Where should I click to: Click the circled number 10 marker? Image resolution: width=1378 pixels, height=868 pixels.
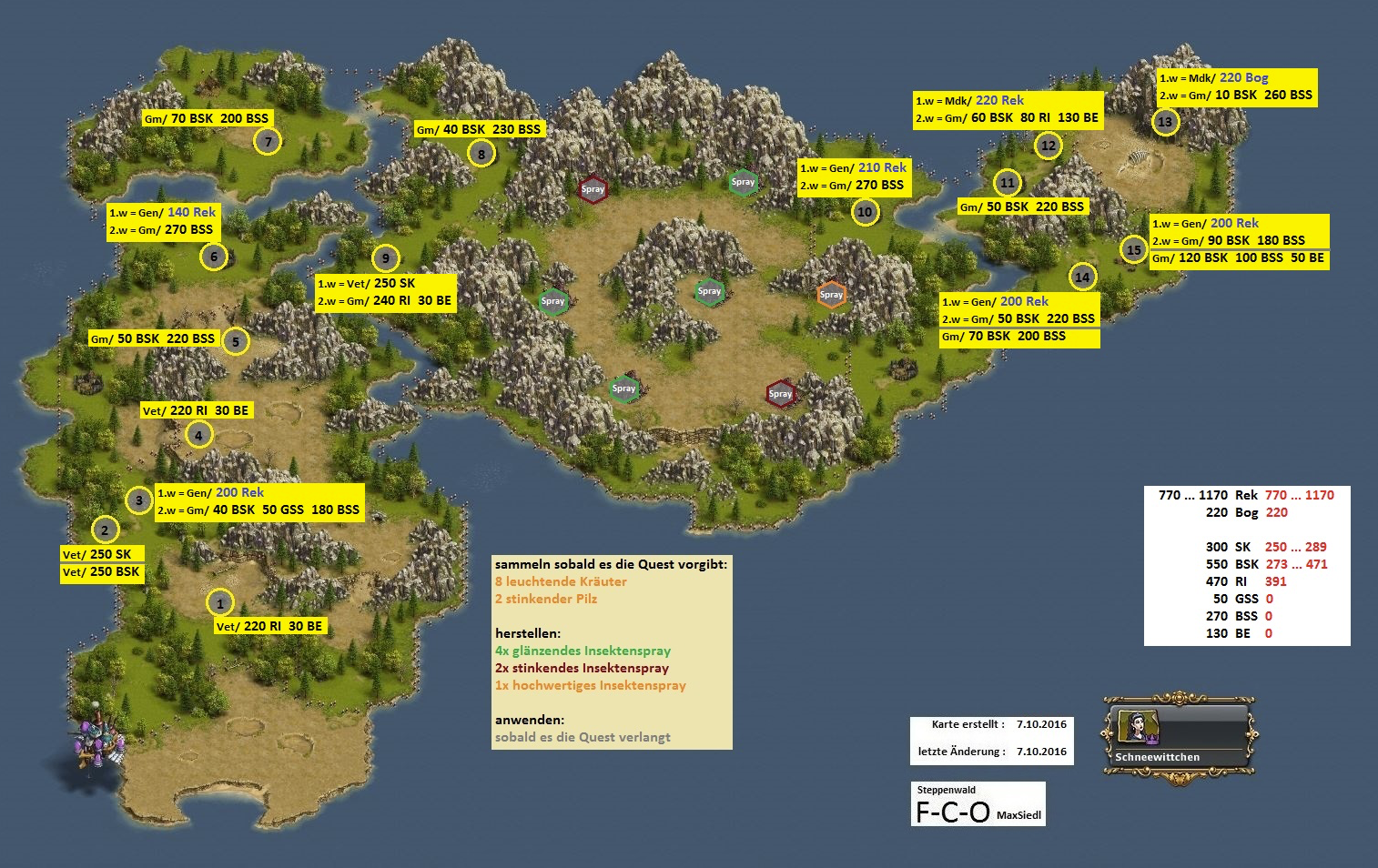pos(865,212)
